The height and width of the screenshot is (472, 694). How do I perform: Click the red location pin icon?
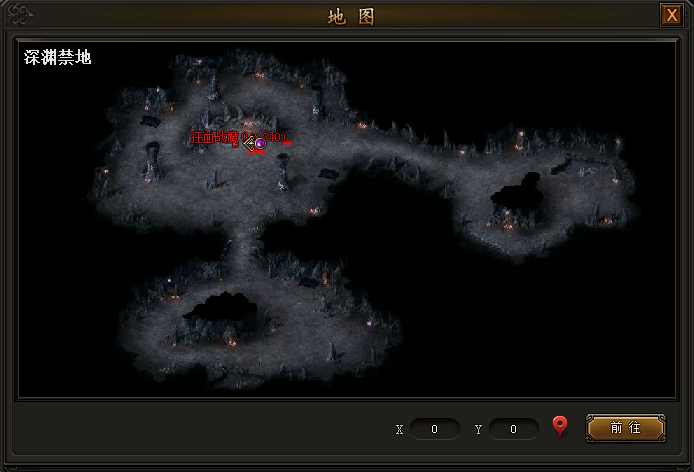[560, 427]
